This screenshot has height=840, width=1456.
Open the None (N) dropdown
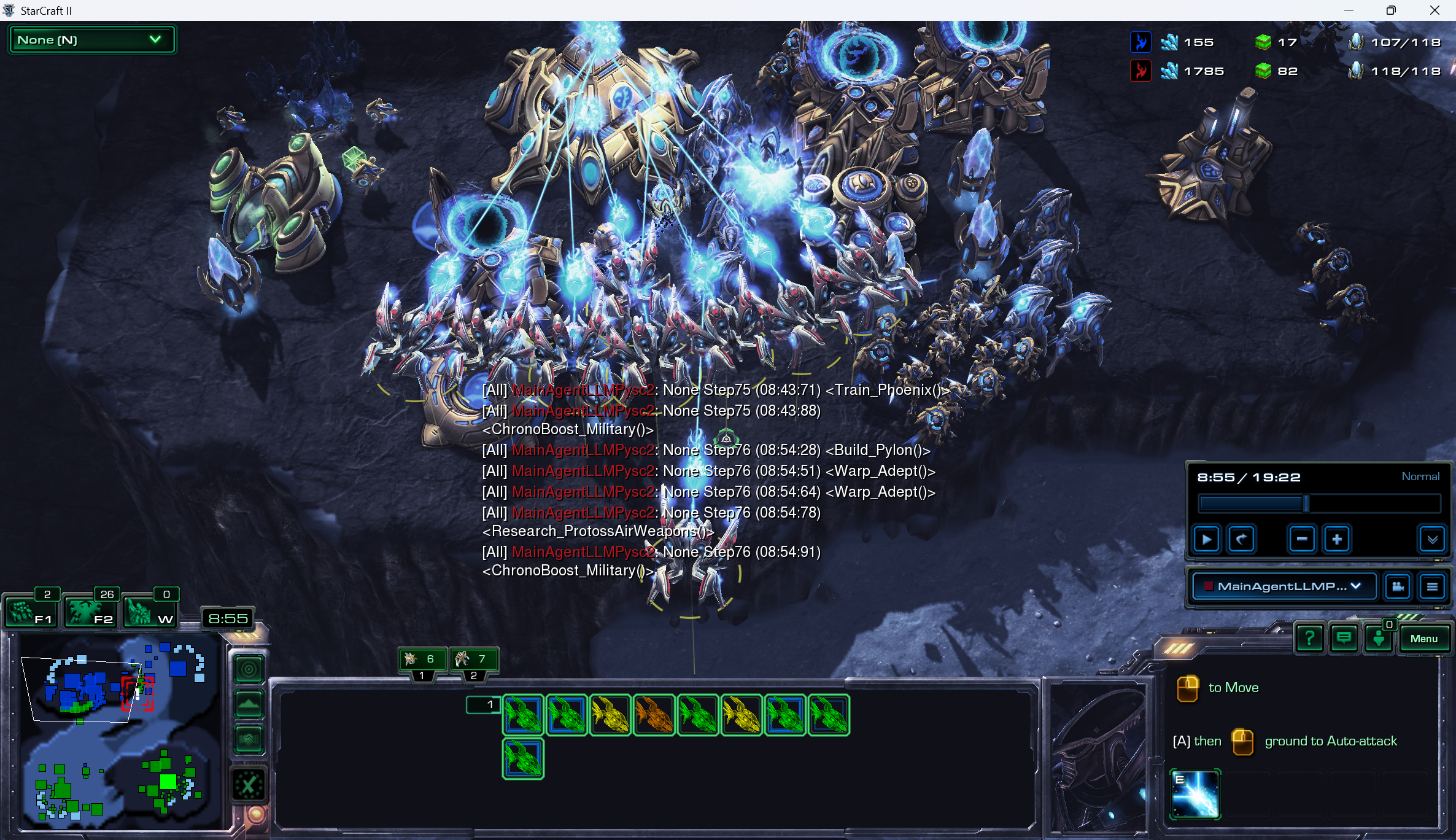91,40
